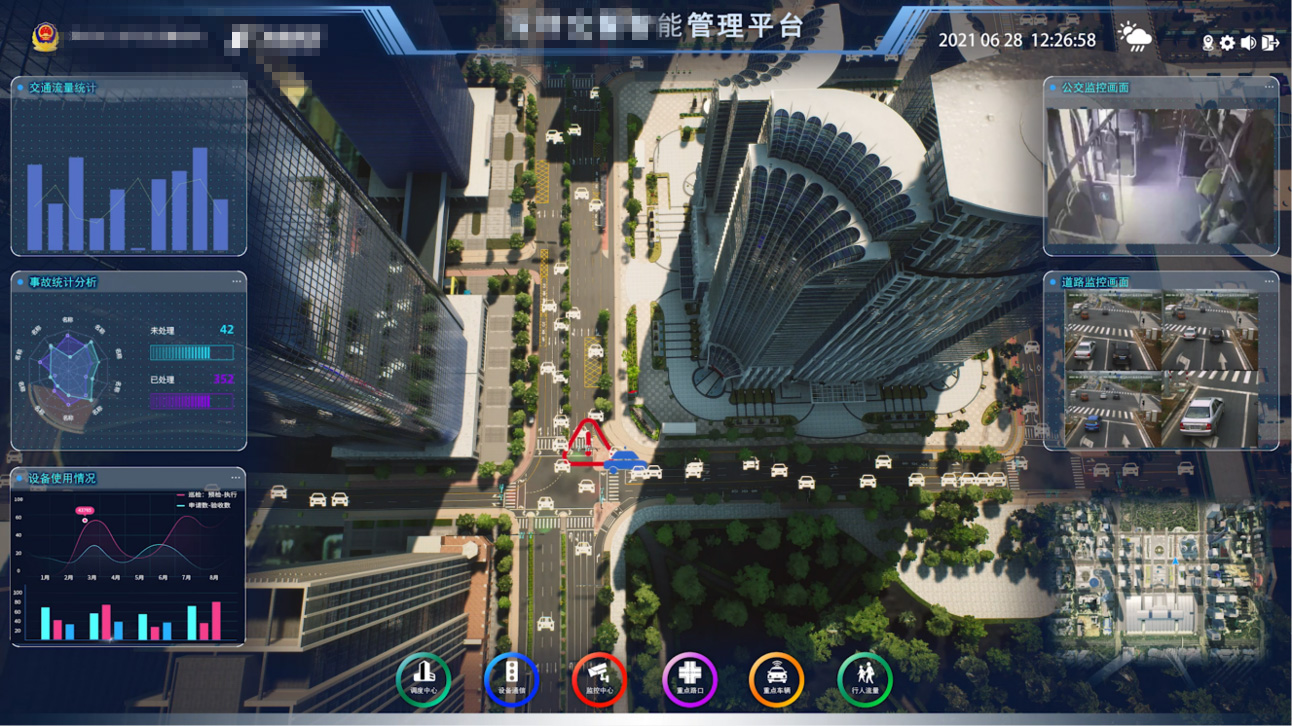Open the 调度中心 dispatch center button
The image size is (1292, 726).
(423, 679)
